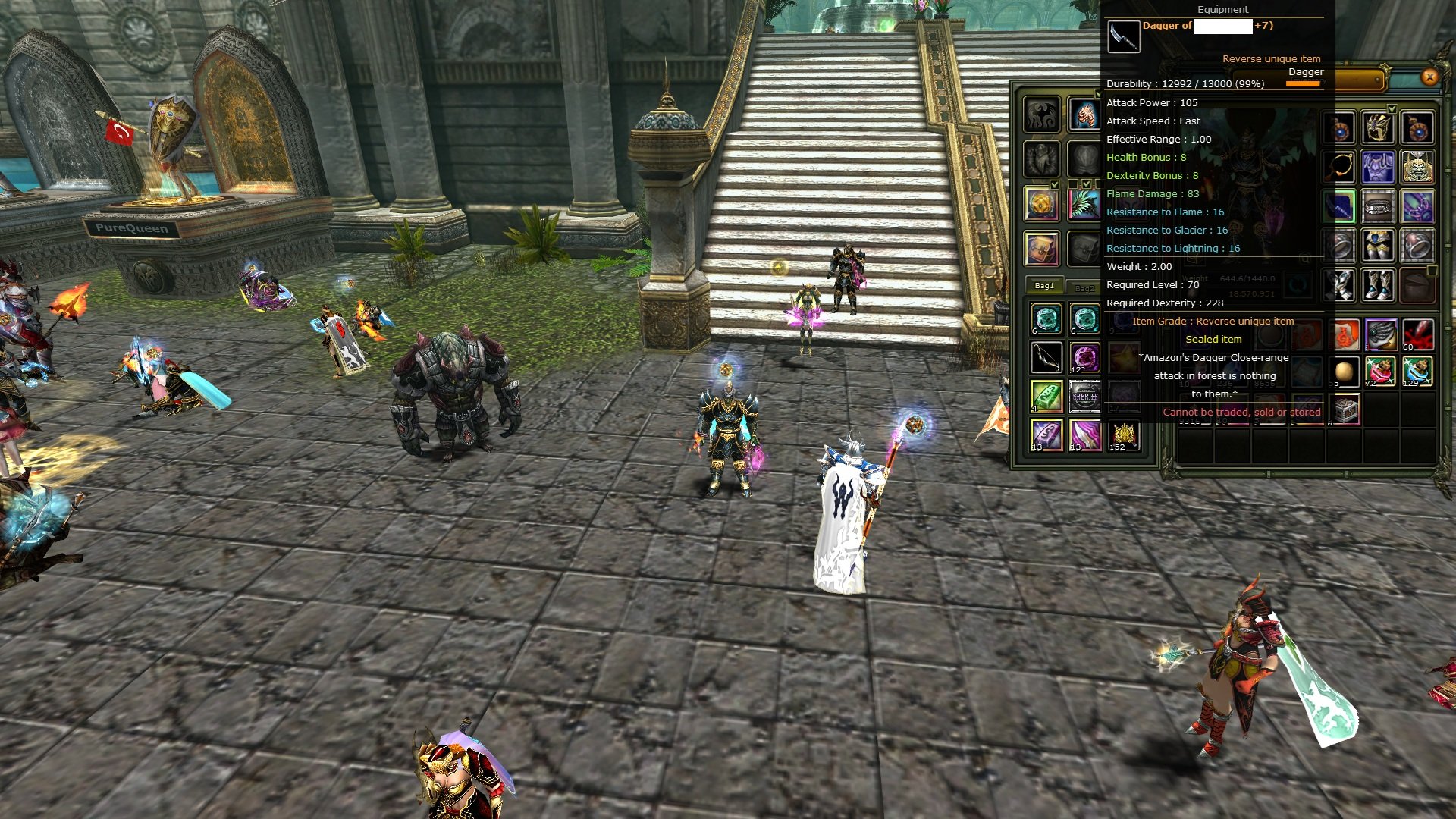Uncheck the checkbox on the top-right pendant slot
The height and width of the screenshot is (819, 1456).
point(1392,108)
